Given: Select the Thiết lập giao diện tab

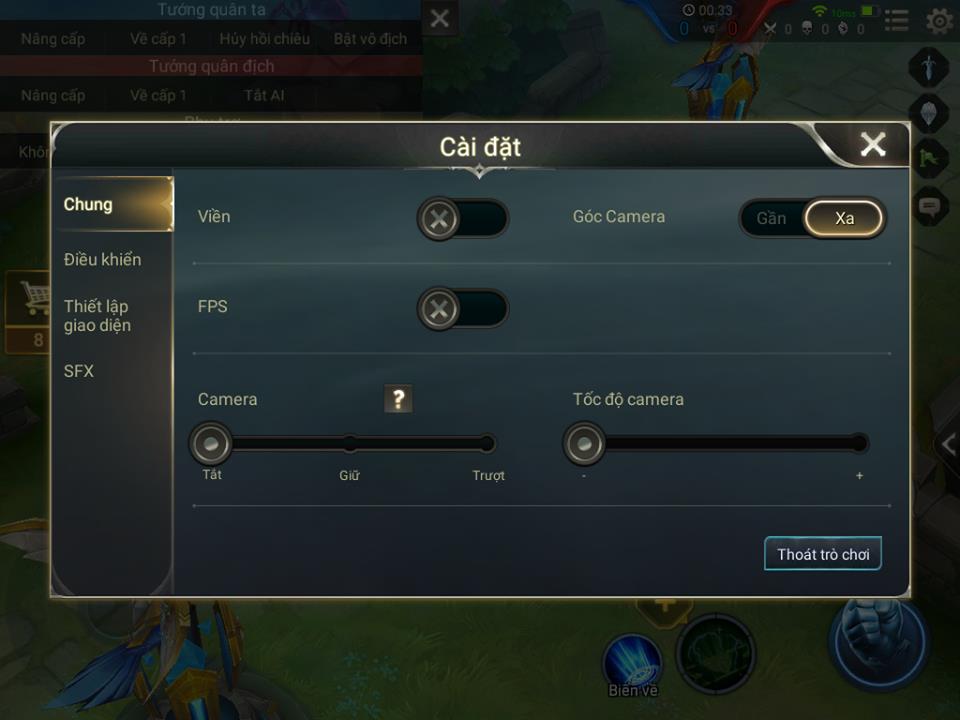Looking at the screenshot, I should tap(97, 315).
